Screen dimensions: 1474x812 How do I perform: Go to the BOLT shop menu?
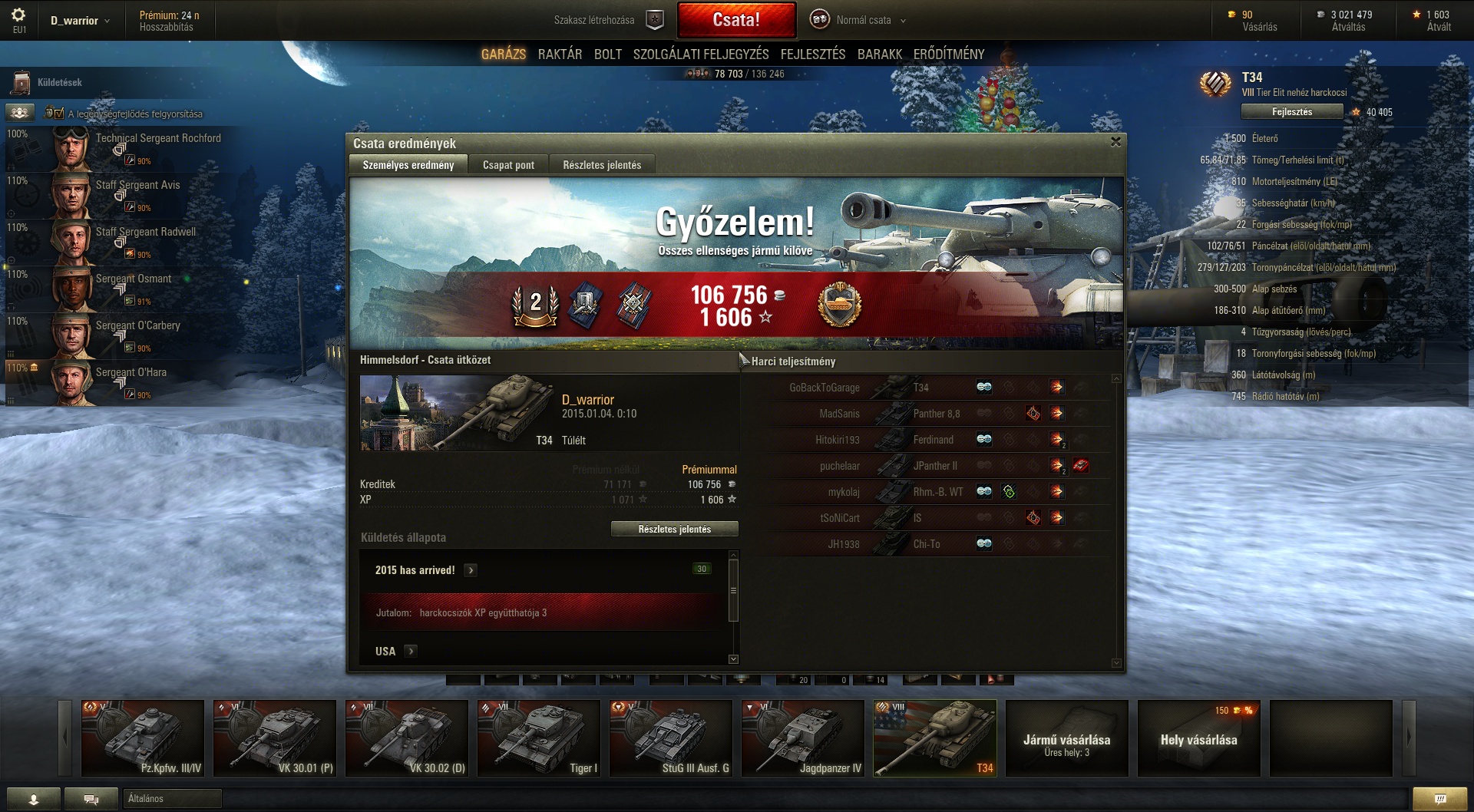pos(607,54)
